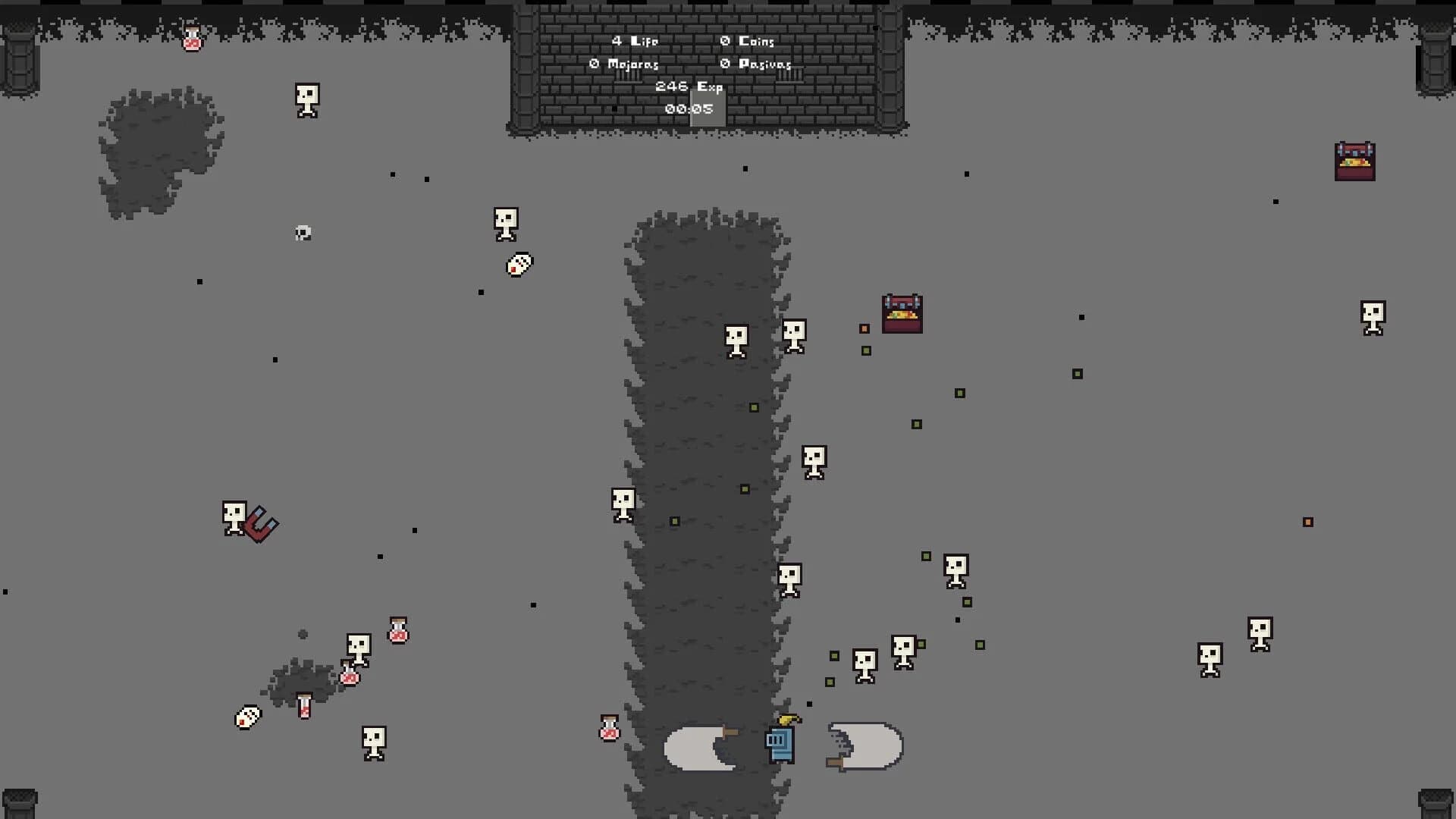Click the orange gem on the right side
Image resolution: width=1456 pixels, height=819 pixels.
click(x=1307, y=521)
